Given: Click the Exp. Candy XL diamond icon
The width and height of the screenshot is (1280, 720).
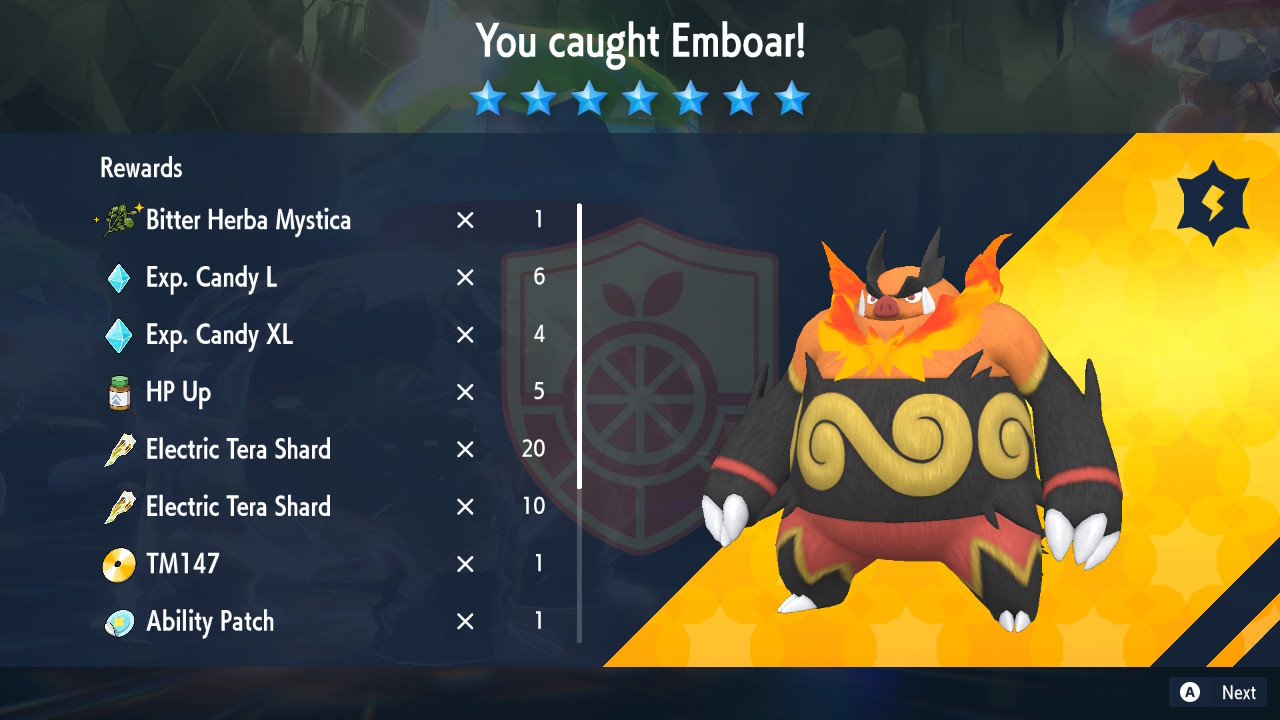Looking at the screenshot, I should [x=118, y=334].
